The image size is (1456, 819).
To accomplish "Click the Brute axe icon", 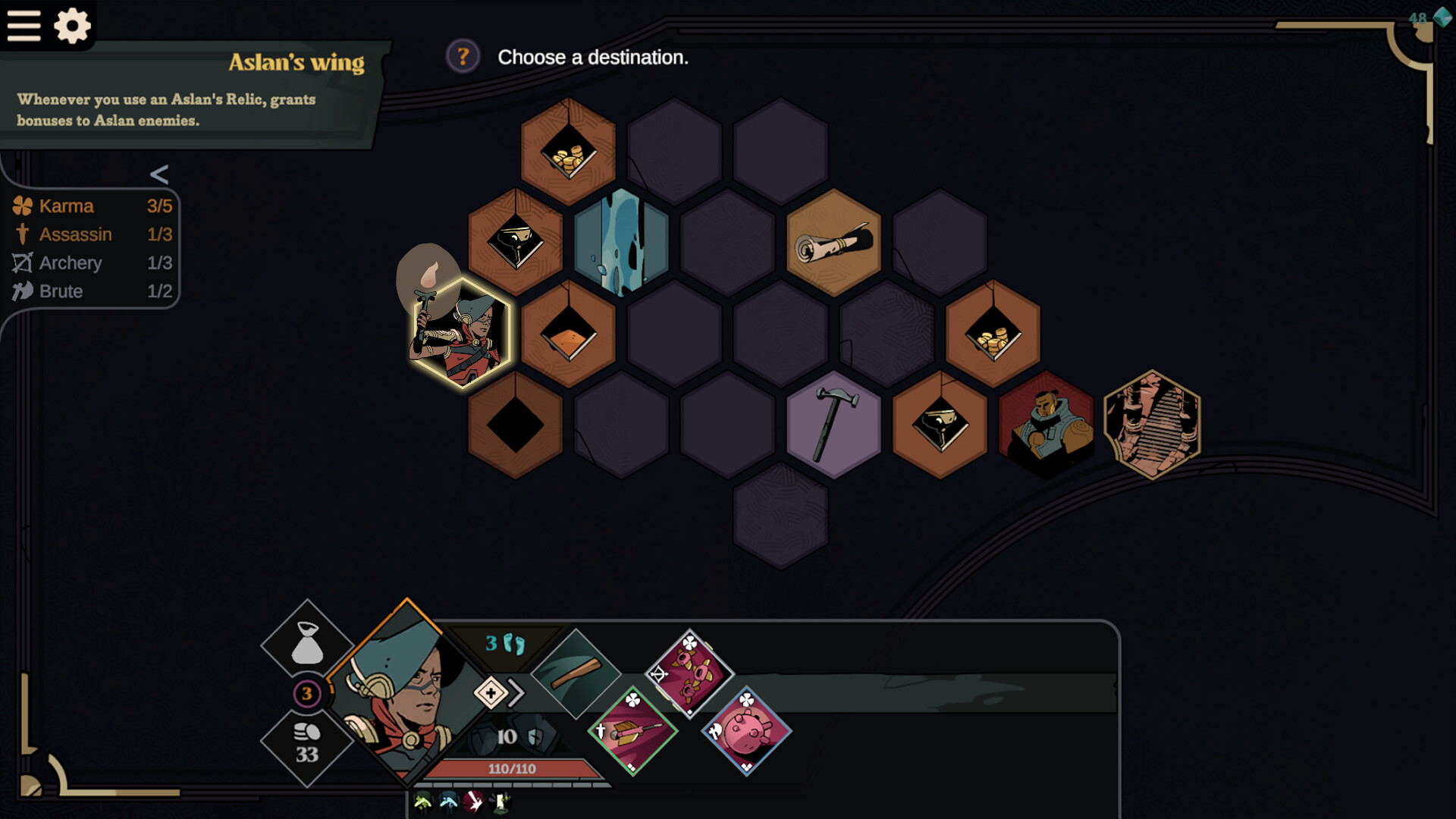I will coord(21,291).
